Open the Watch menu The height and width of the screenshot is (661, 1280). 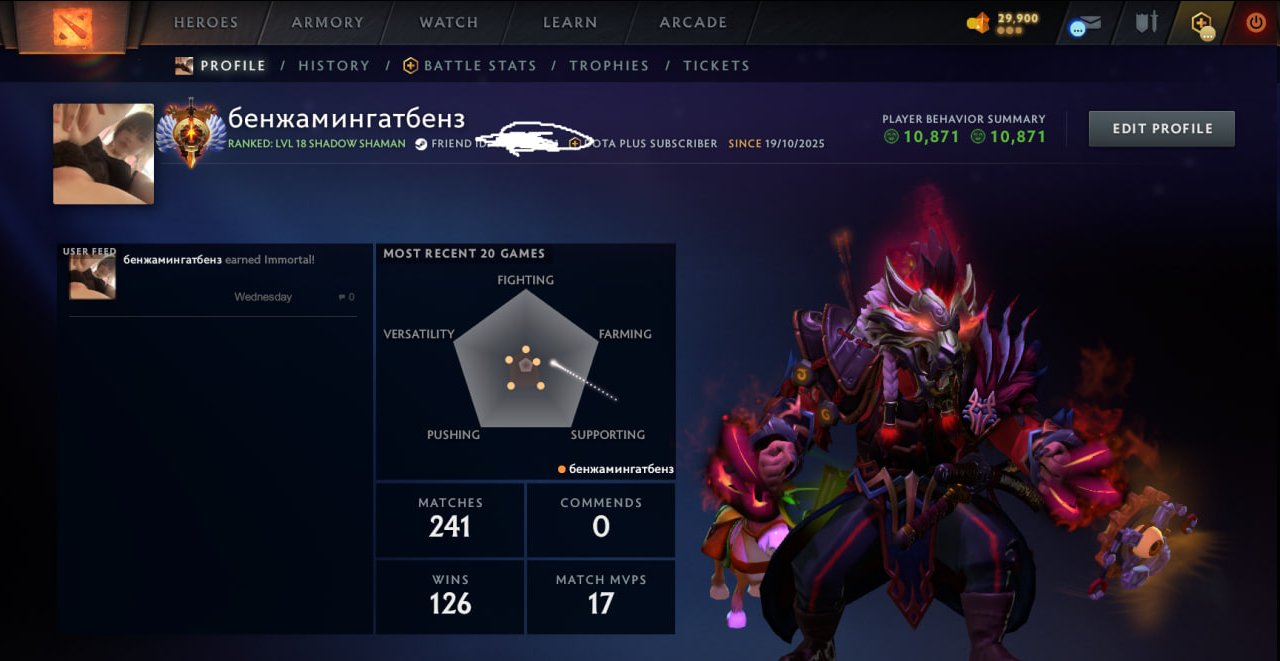coord(448,22)
